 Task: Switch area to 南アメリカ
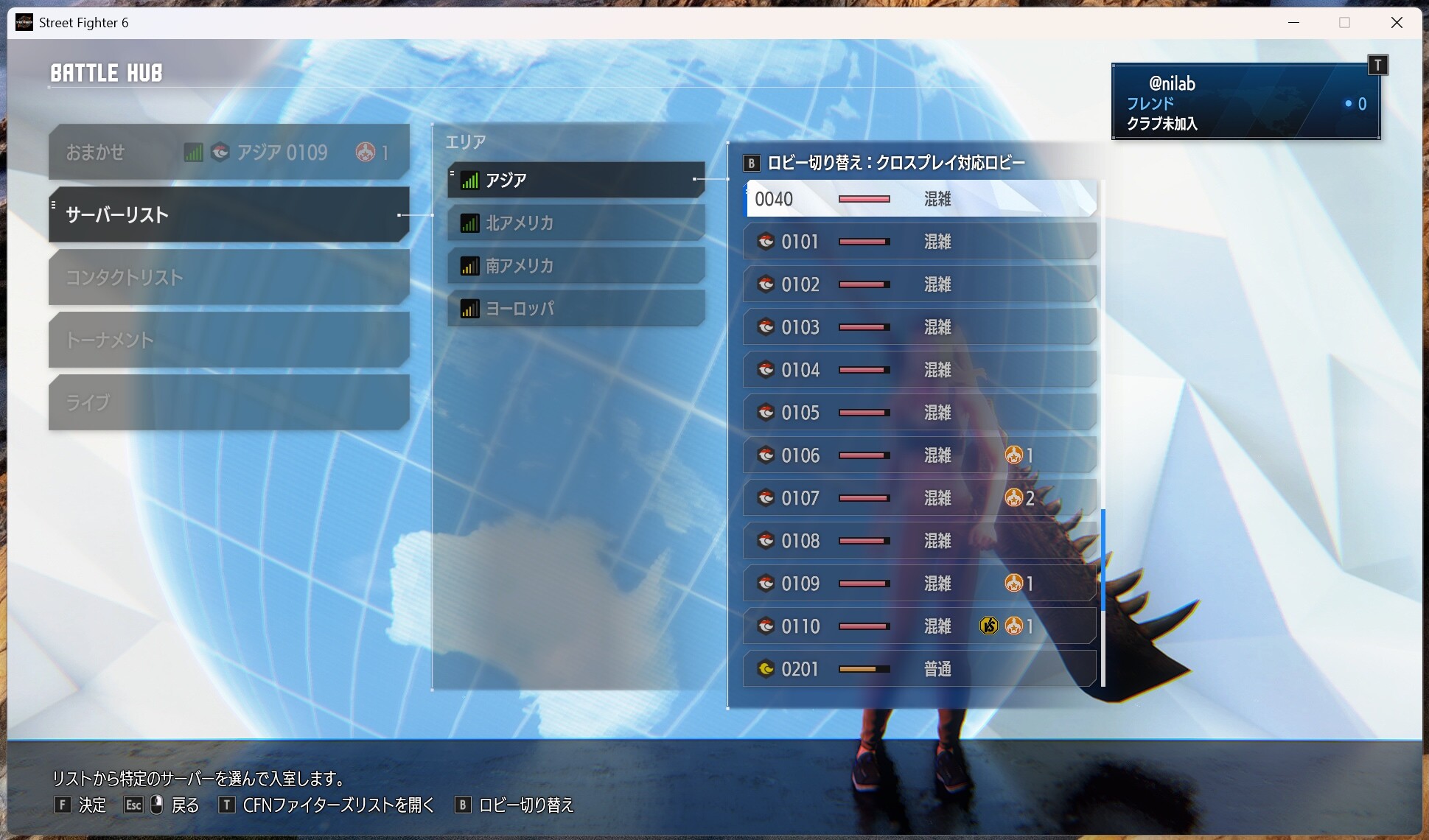pyautogui.click(x=576, y=265)
